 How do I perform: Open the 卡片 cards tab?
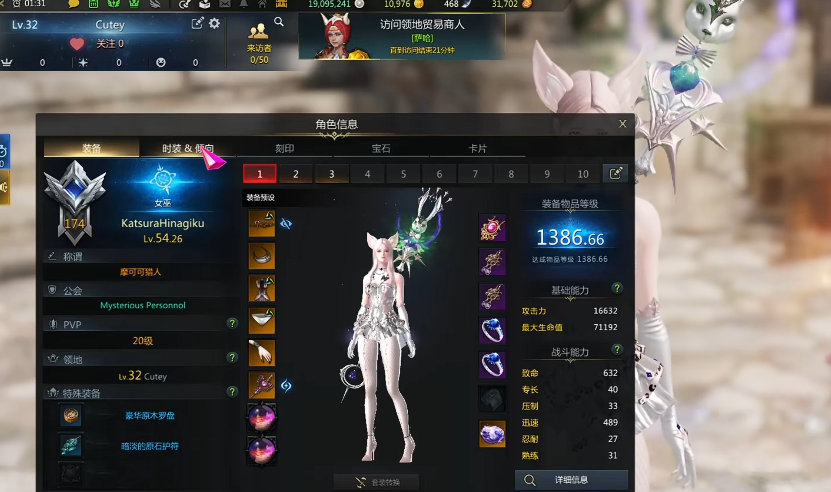(x=478, y=149)
